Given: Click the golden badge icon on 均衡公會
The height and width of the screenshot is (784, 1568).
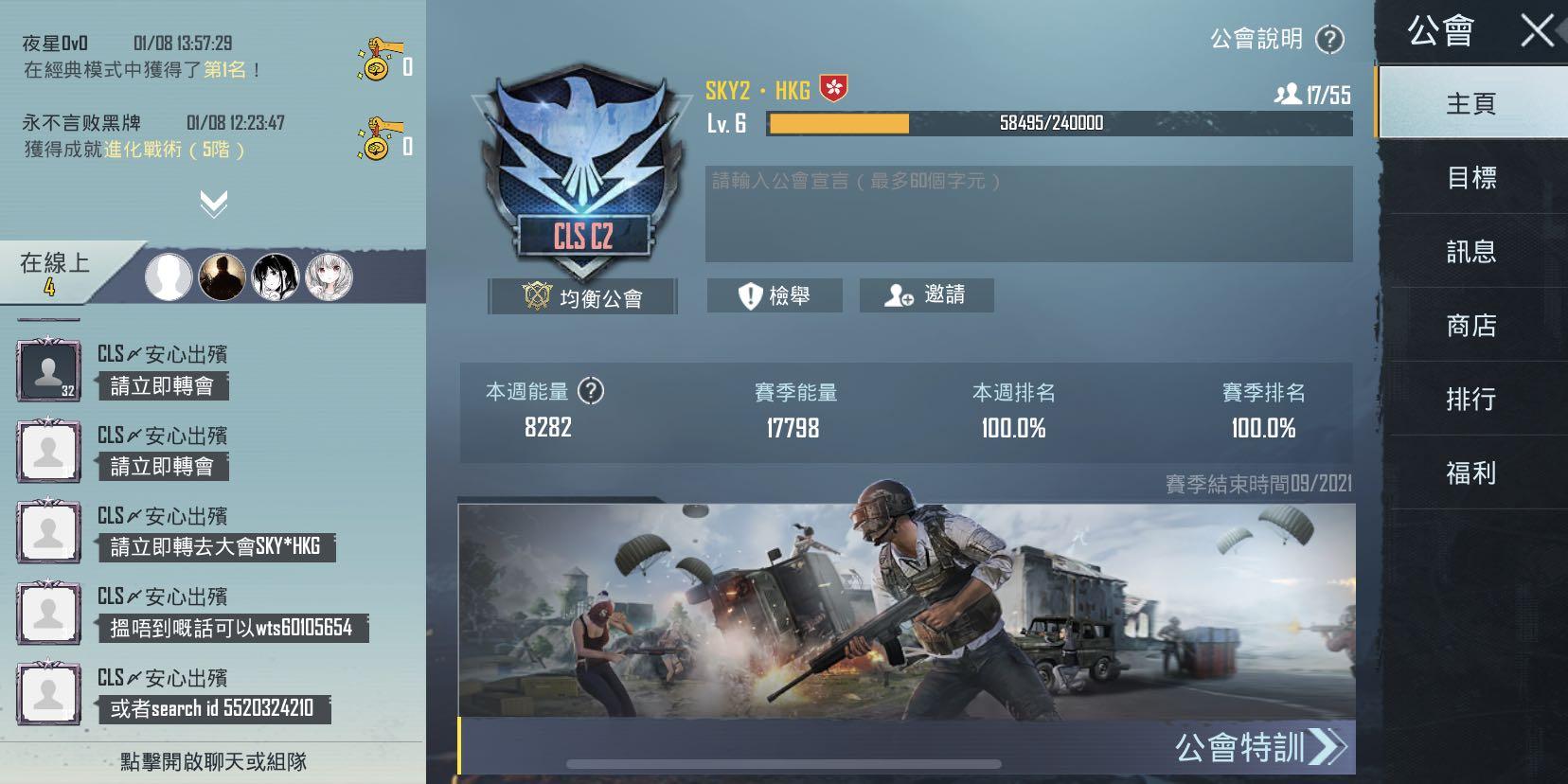Looking at the screenshot, I should [x=536, y=294].
